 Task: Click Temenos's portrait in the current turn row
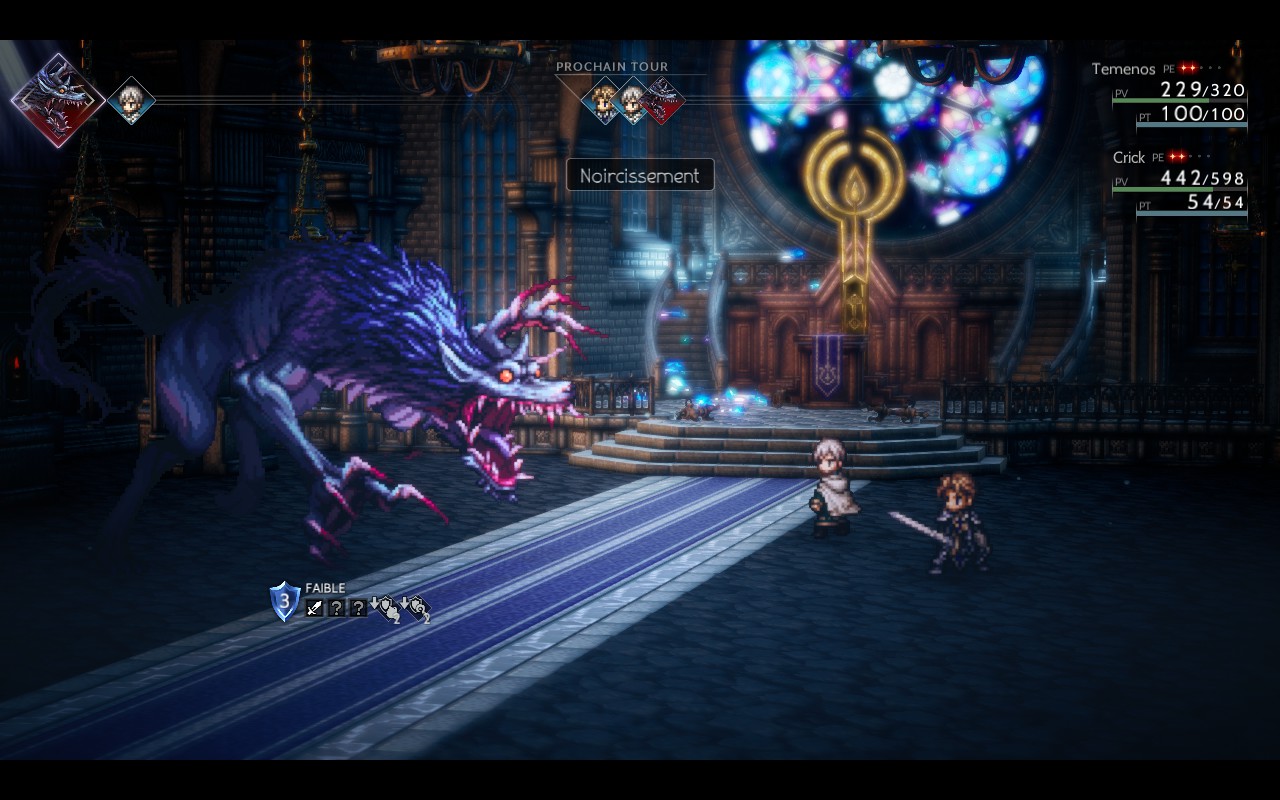[131, 100]
